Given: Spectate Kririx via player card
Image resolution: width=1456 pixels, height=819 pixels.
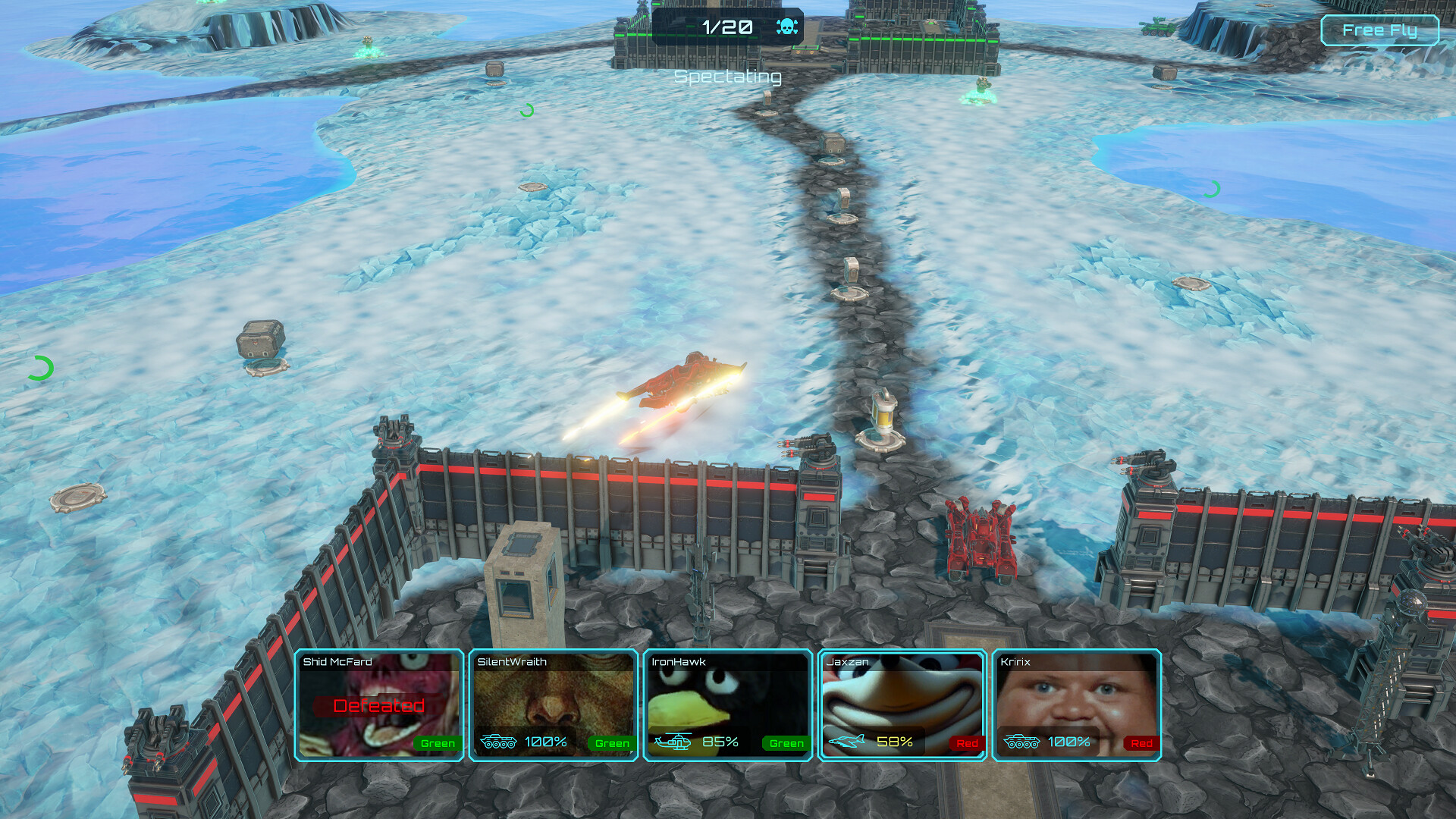Looking at the screenshot, I should pyautogui.click(x=1077, y=705).
